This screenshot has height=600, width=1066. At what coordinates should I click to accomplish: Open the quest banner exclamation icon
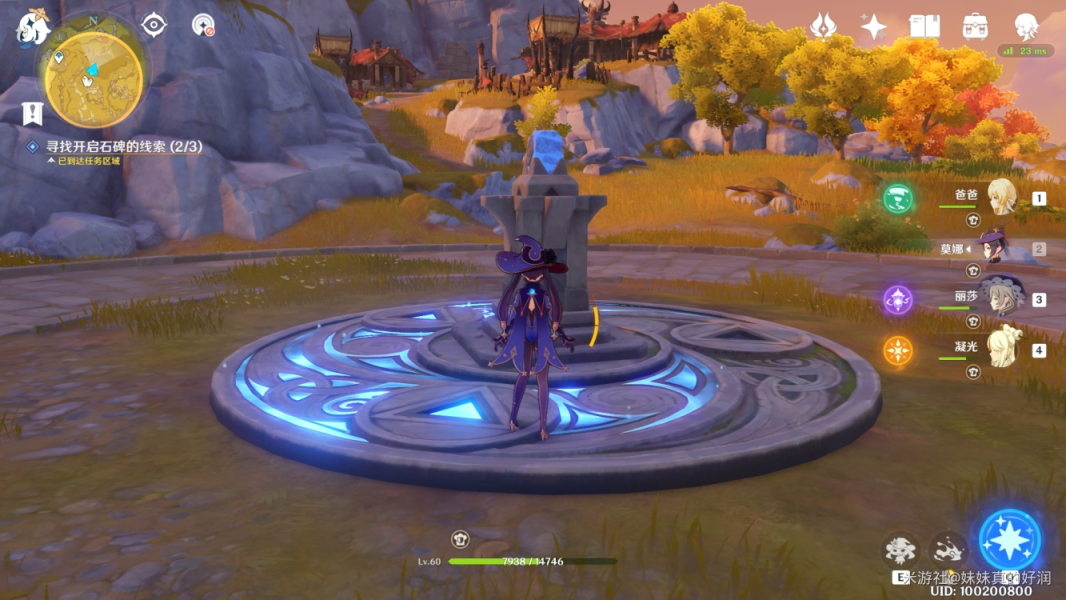coord(32,113)
